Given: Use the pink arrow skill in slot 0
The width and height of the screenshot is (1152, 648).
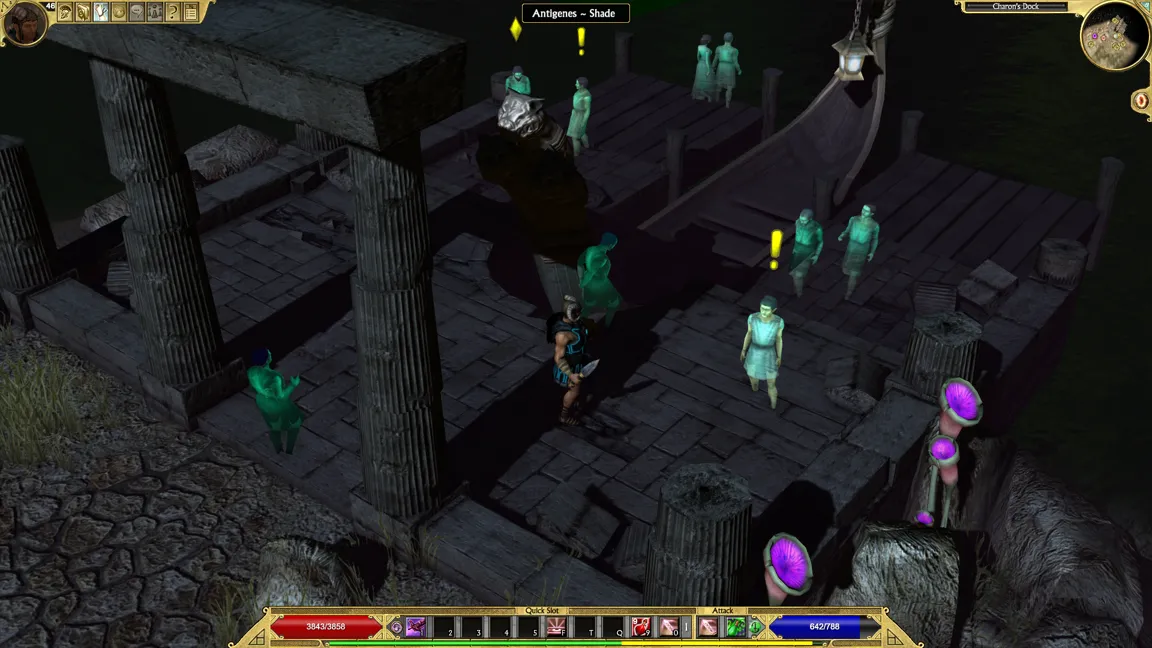Looking at the screenshot, I should (x=668, y=627).
